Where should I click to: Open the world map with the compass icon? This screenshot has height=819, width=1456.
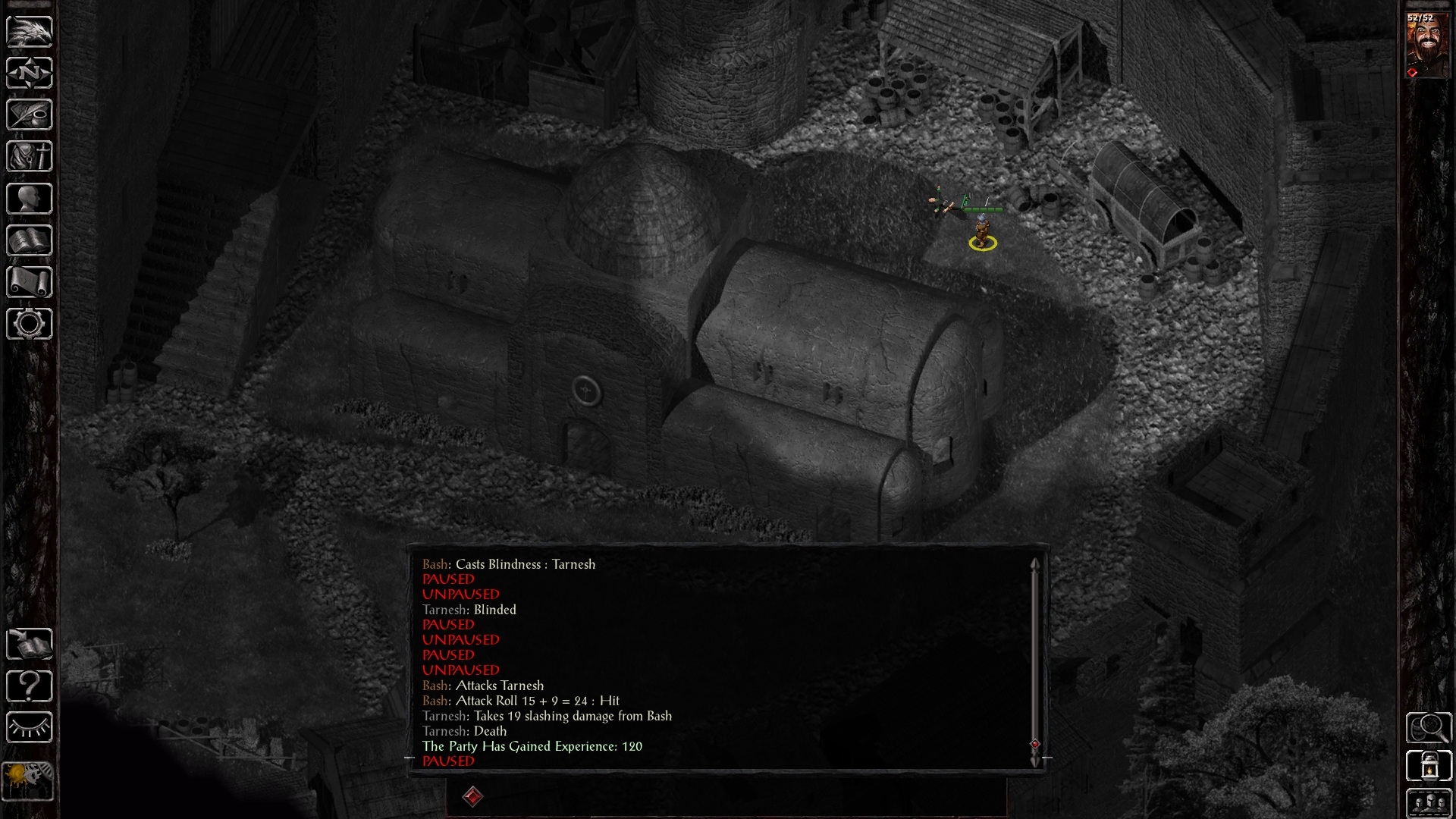coord(29,71)
